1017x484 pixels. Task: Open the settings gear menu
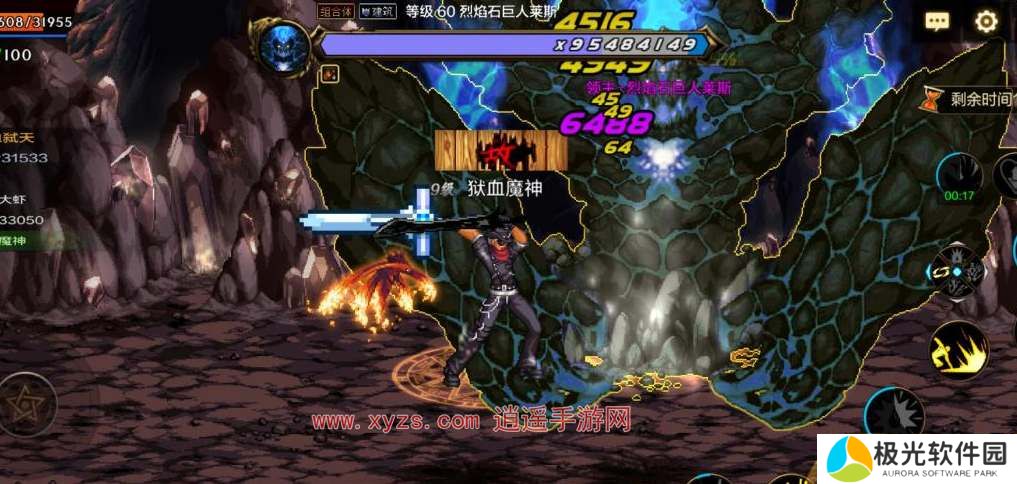pos(986,22)
